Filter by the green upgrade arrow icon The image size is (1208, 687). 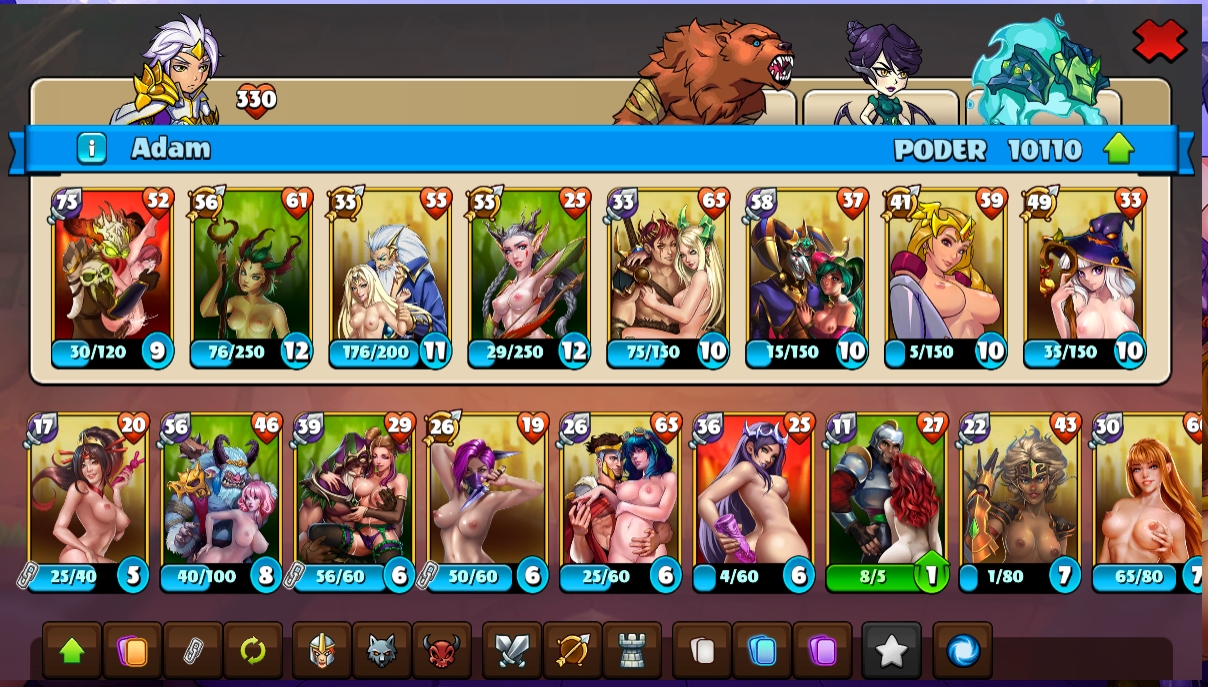(x=72, y=652)
